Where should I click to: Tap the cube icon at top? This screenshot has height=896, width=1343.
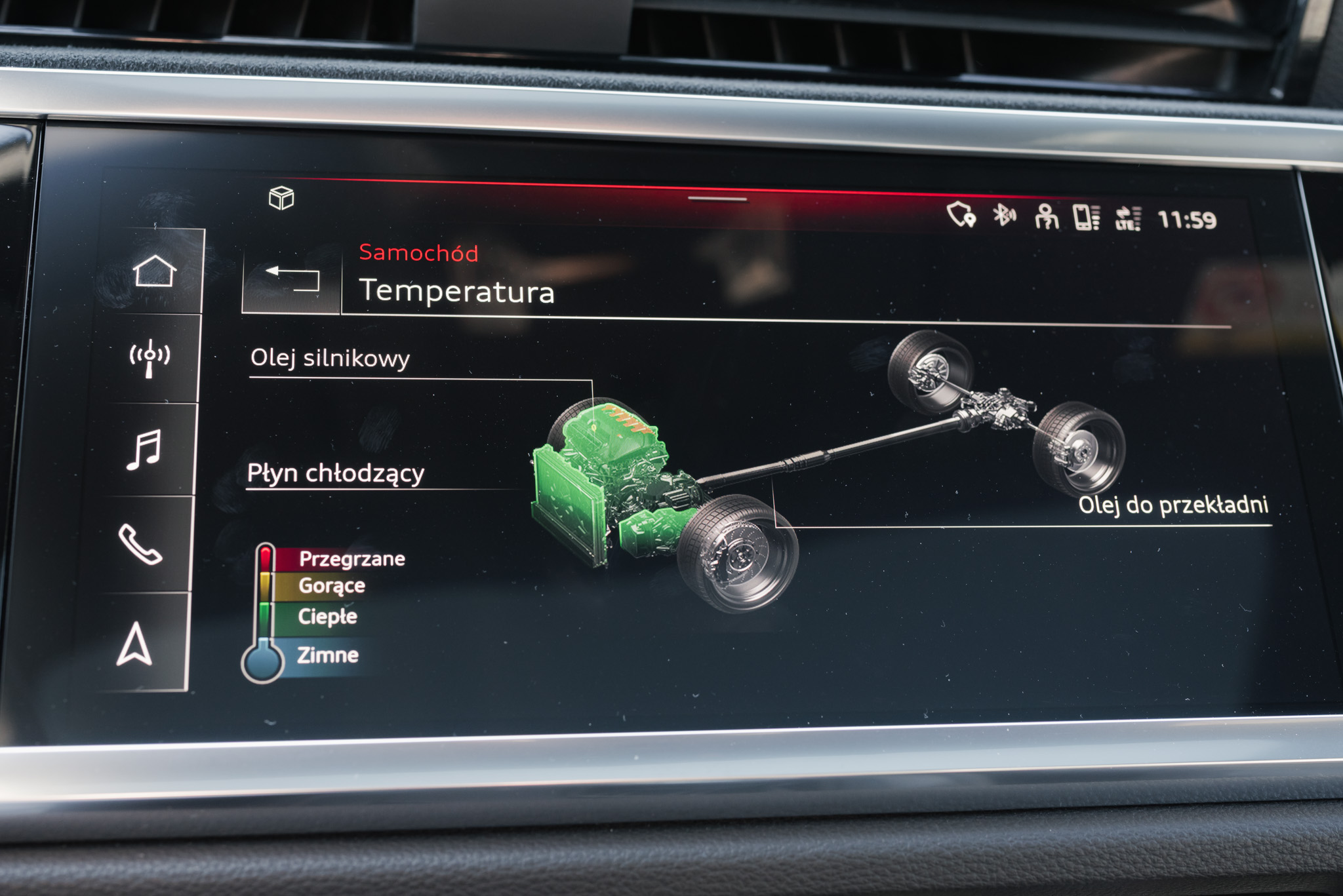pyautogui.click(x=281, y=198)
